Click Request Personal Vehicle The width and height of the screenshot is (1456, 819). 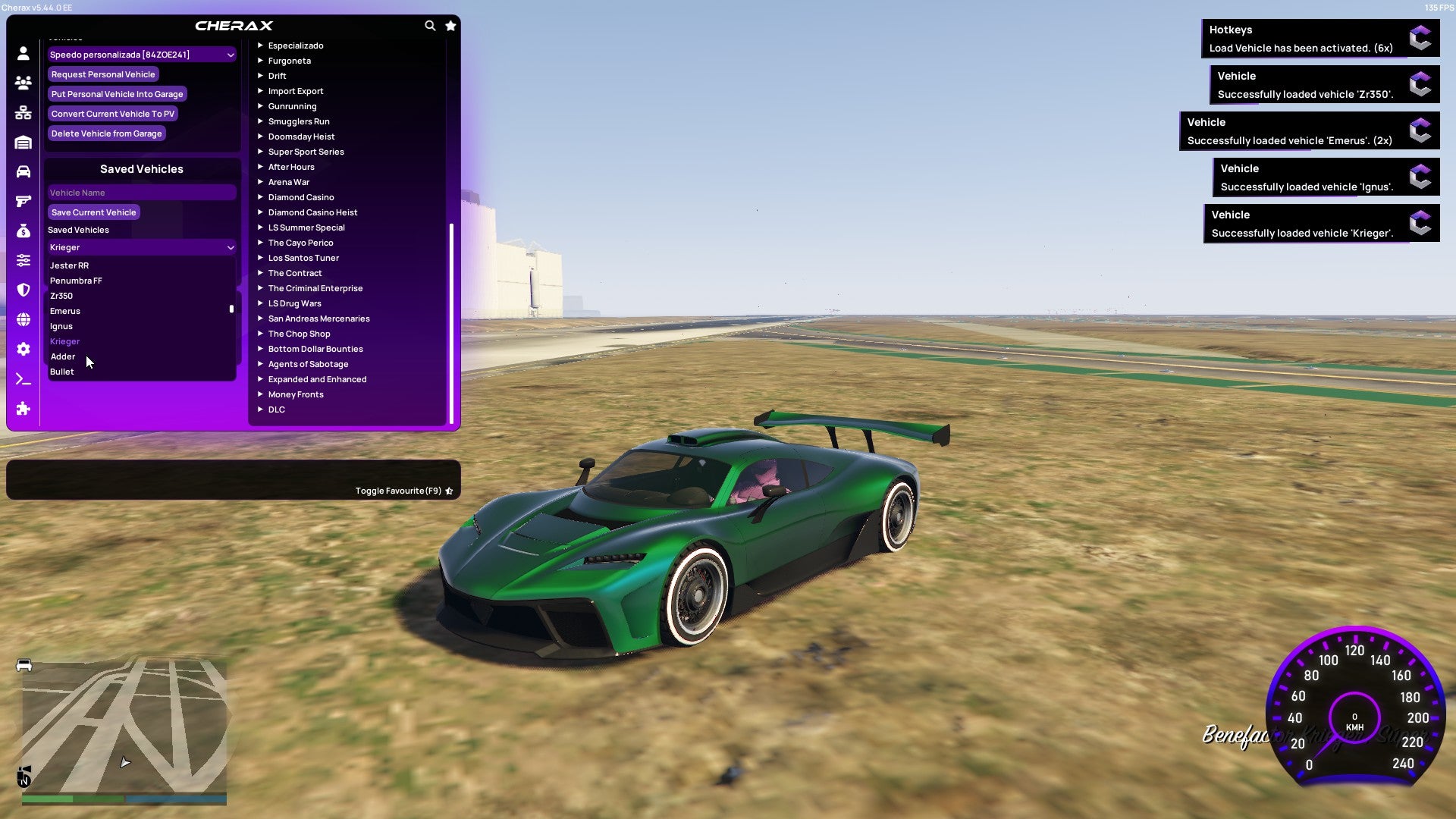(103, 74)
